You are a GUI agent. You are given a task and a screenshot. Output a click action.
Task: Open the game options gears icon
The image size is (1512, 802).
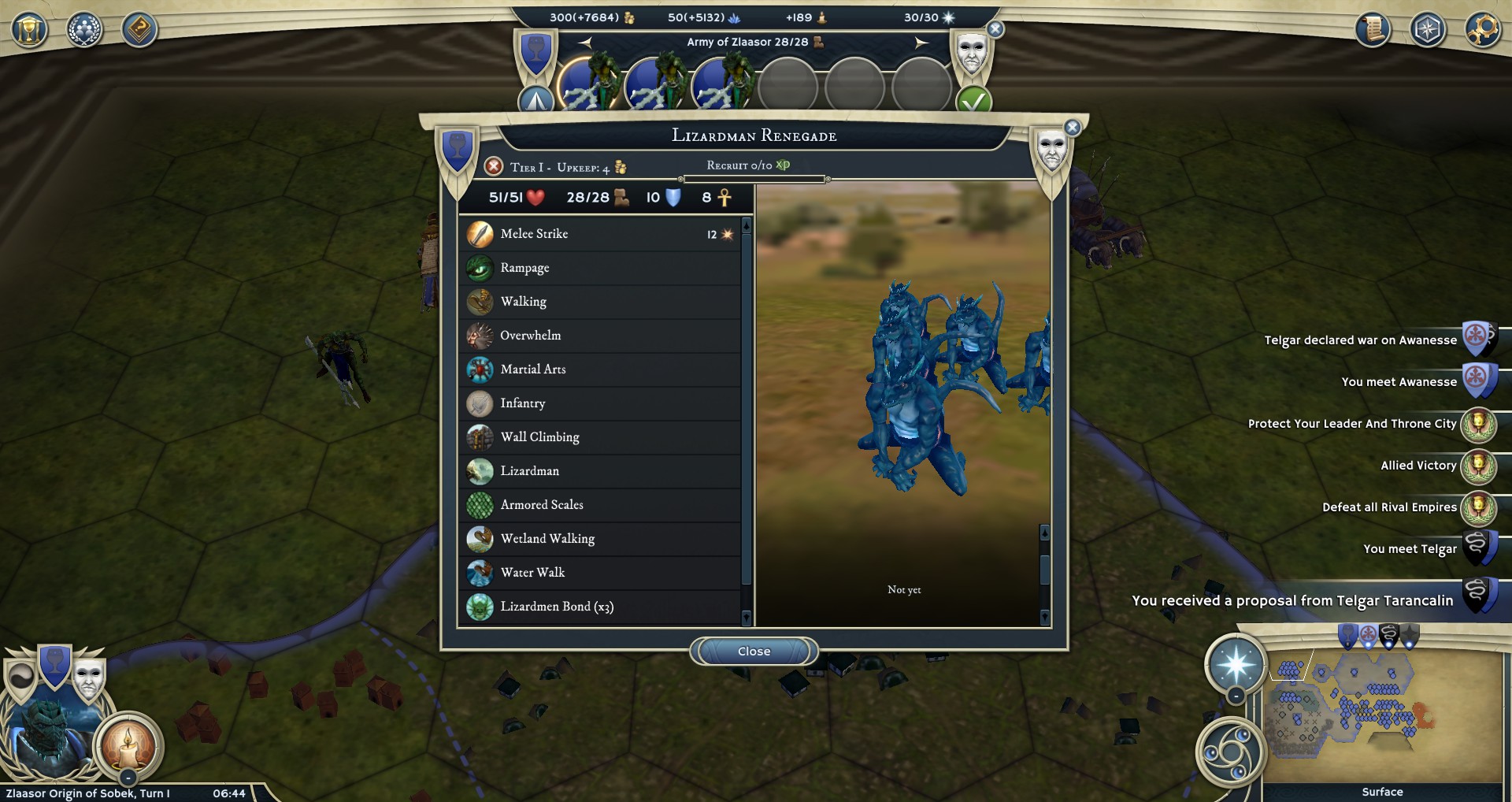[1484, 32]
